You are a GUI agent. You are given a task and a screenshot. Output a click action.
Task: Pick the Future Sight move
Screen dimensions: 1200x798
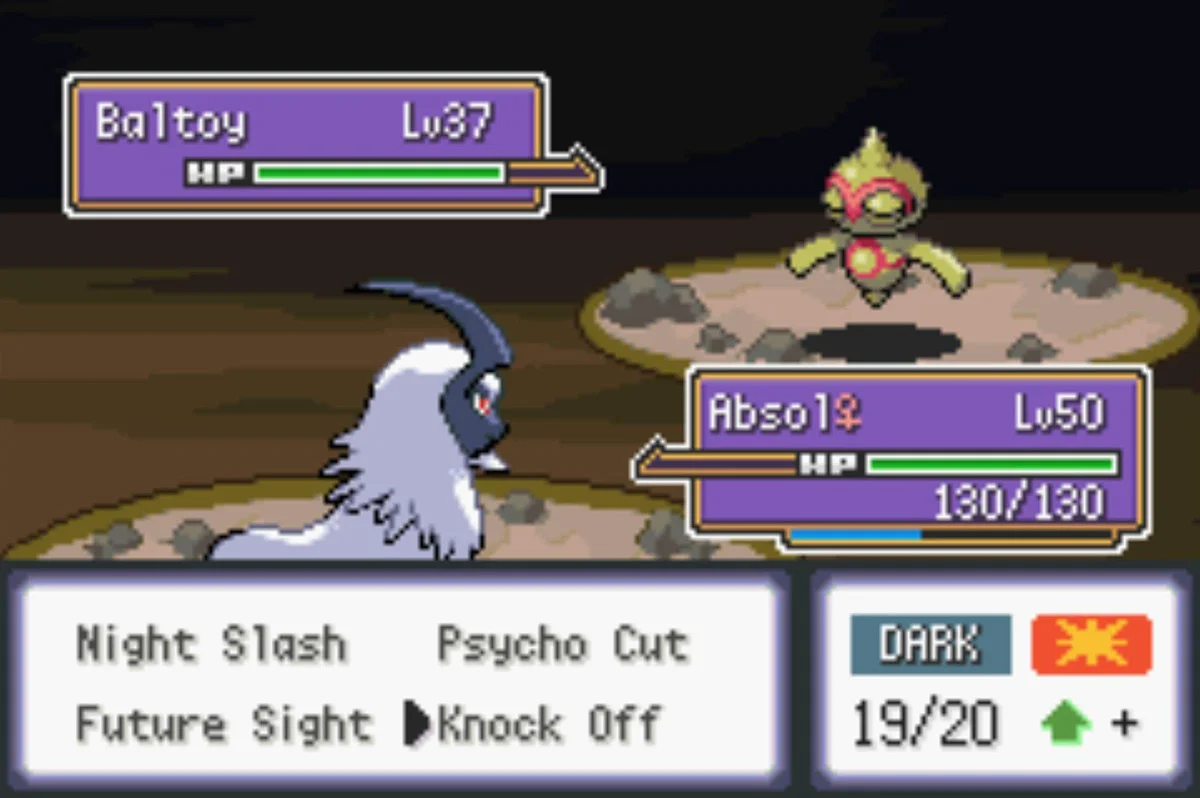pos(224,724)
